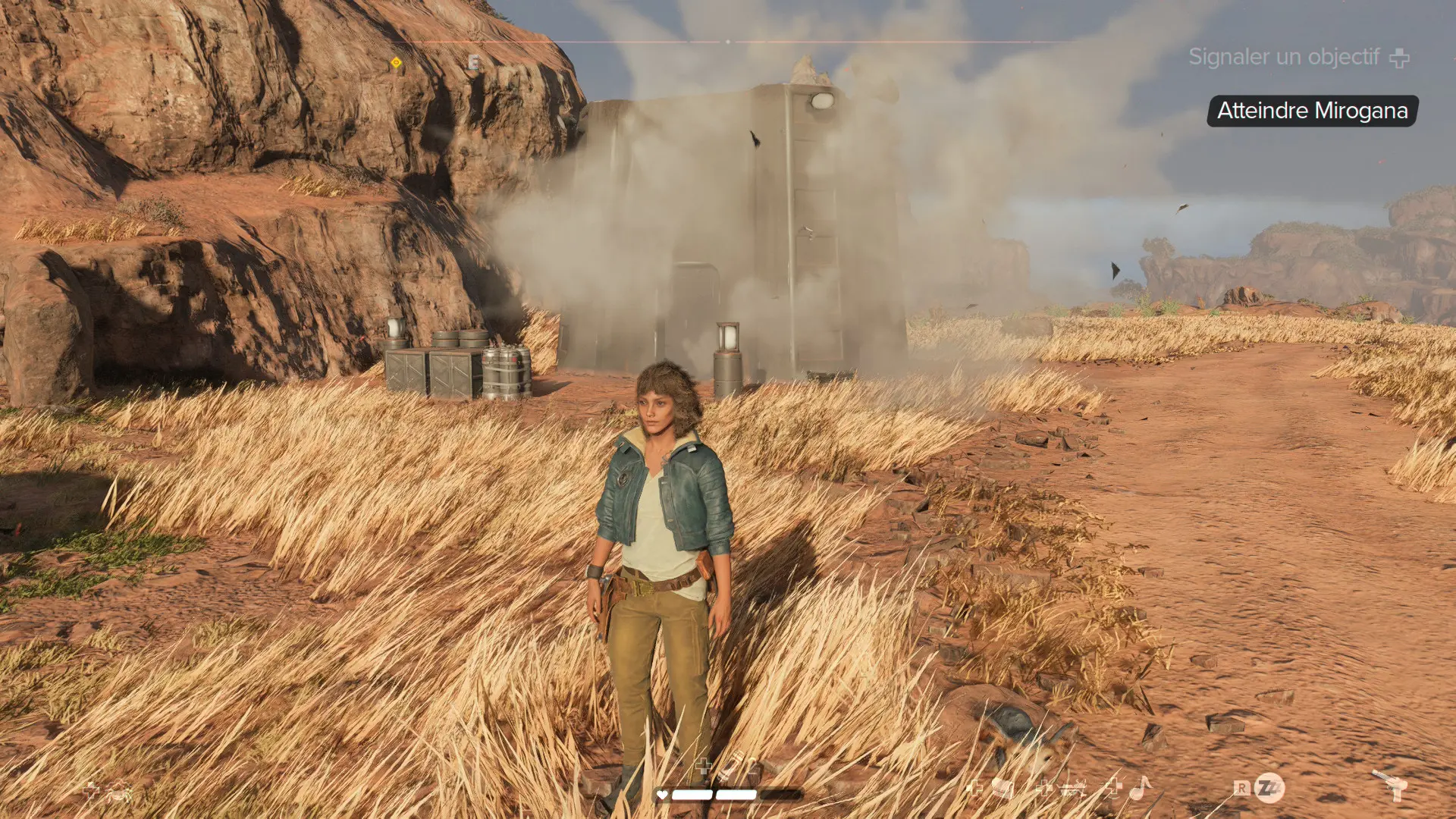Open the satchel pouch icon
The height and width of the screenshot is (819, 1456).
tap(1003, 789)
